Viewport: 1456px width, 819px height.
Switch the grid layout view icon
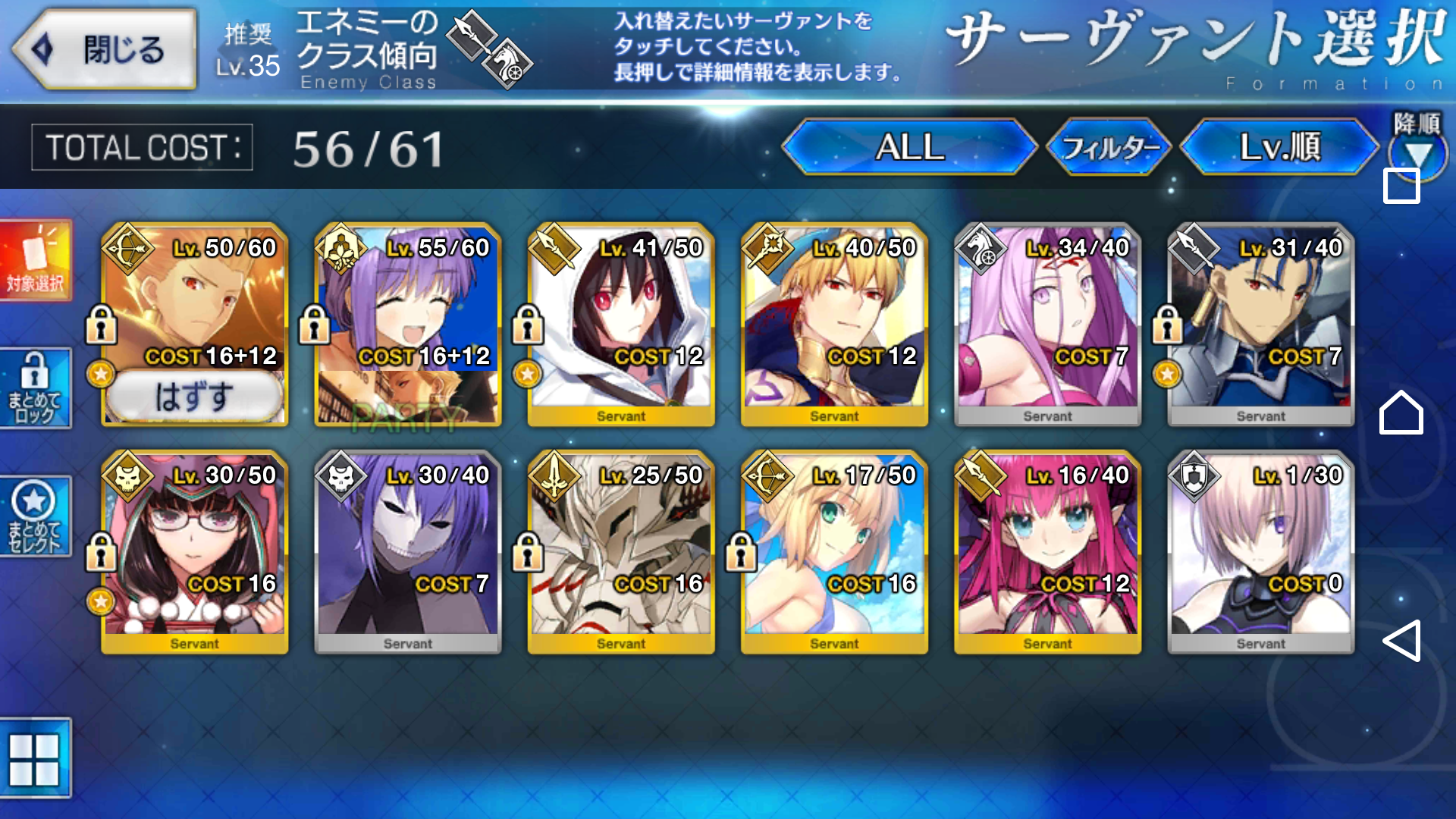pyautogui.click(x=34, y=759)
